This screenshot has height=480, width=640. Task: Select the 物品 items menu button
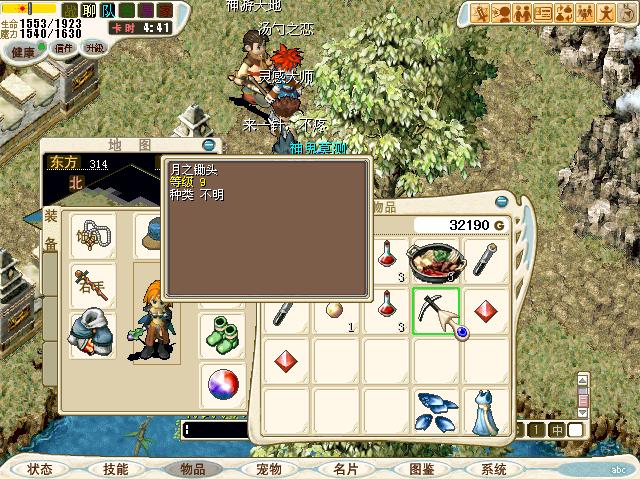(191, 468)
